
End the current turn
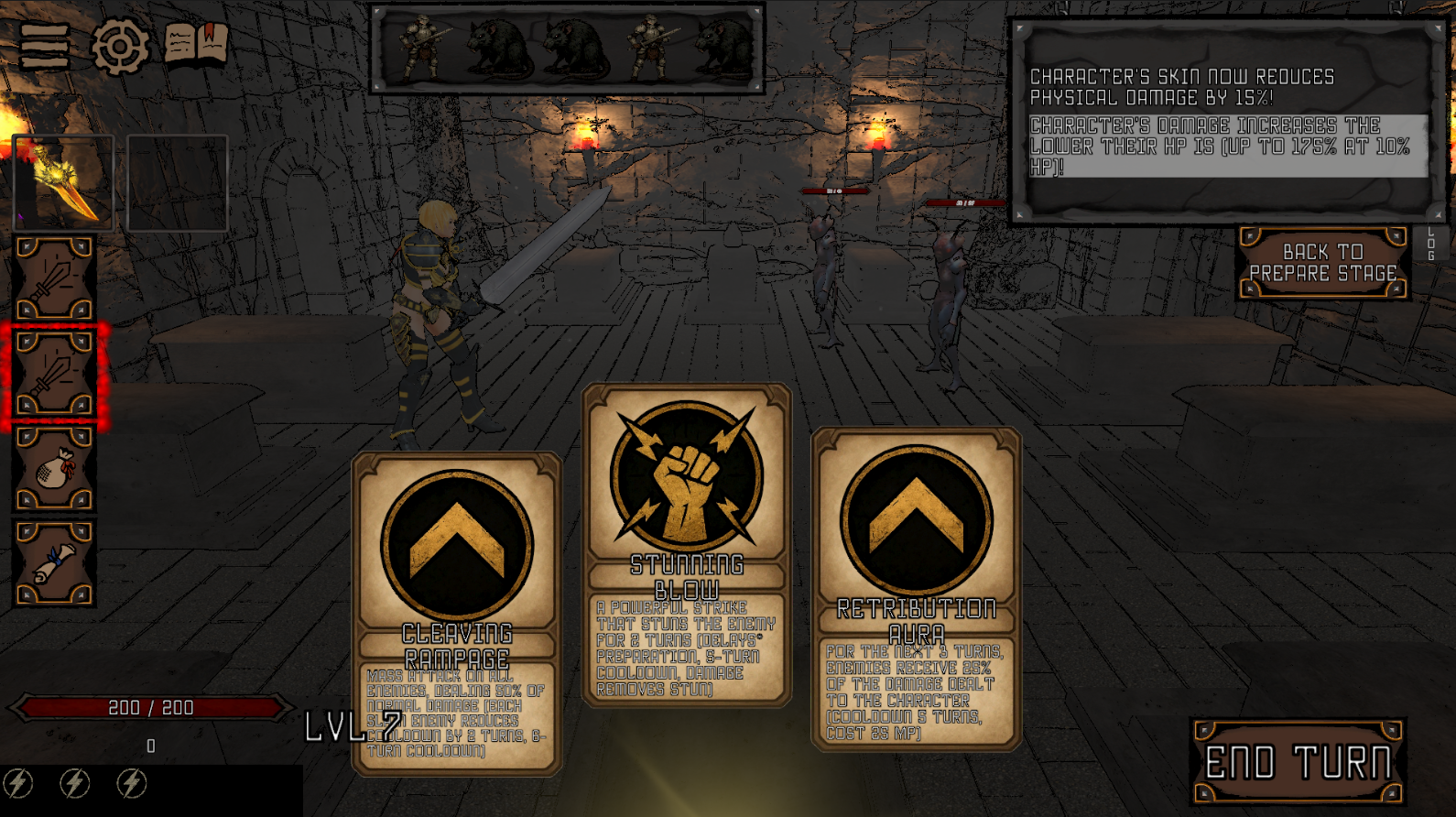coord(1298,762)
